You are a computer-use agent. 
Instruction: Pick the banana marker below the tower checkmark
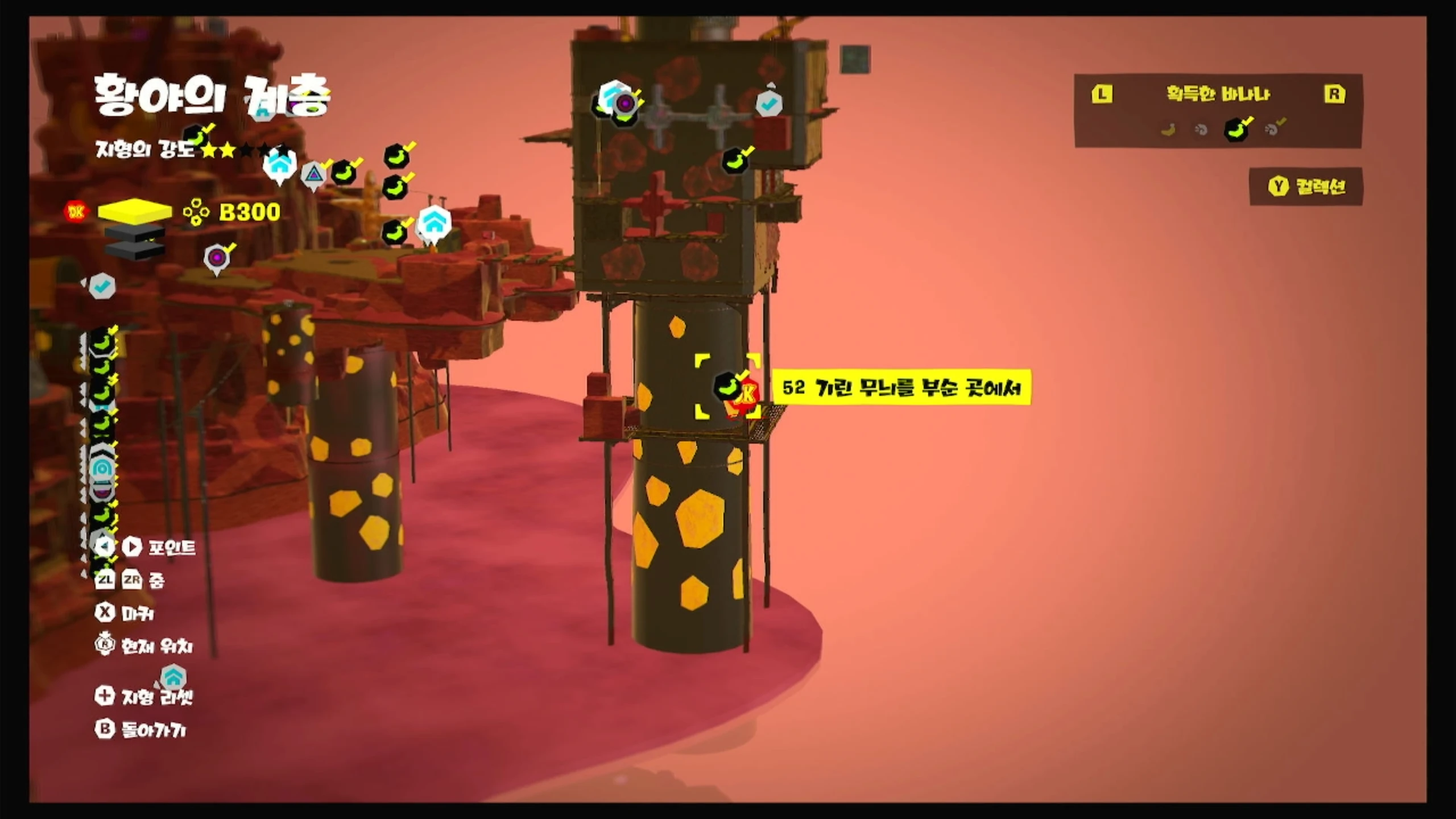point(735,160)
